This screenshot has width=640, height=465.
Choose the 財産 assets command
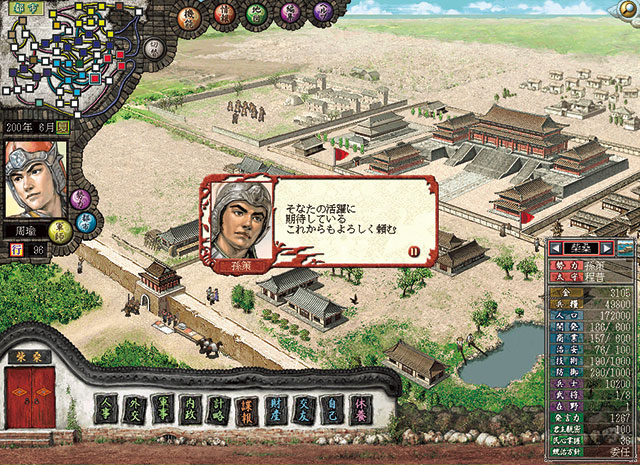275,408
